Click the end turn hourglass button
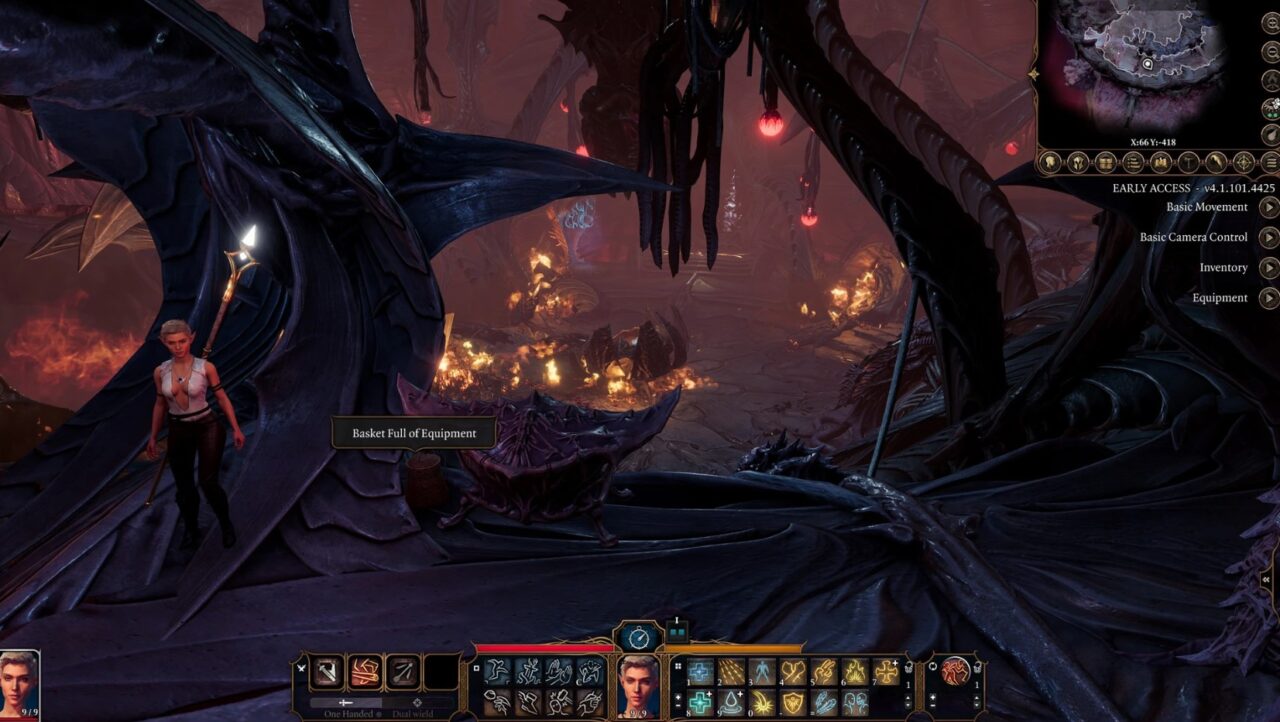The image size is (1280, 722). (639, 637)
